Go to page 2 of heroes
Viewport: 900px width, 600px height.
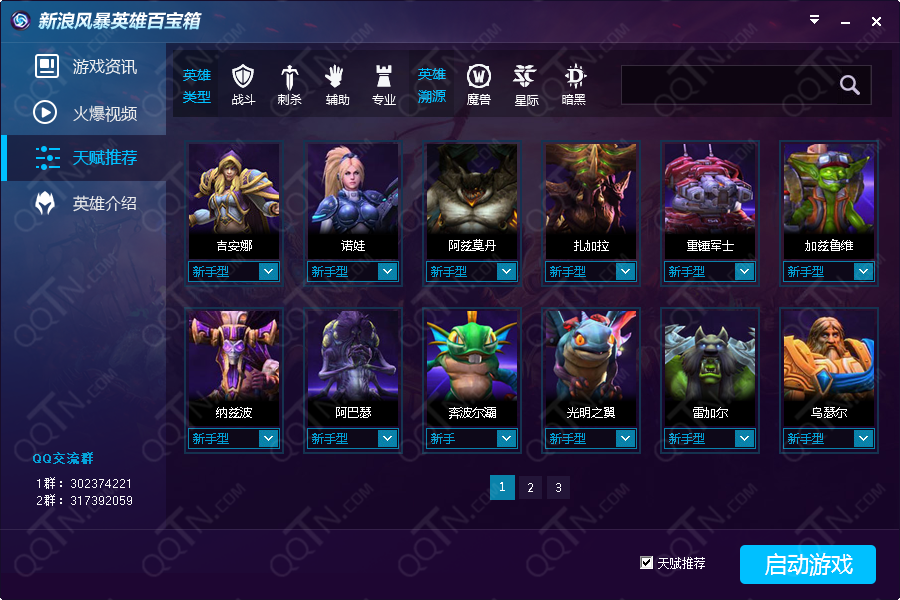click(x=530, y=487)
